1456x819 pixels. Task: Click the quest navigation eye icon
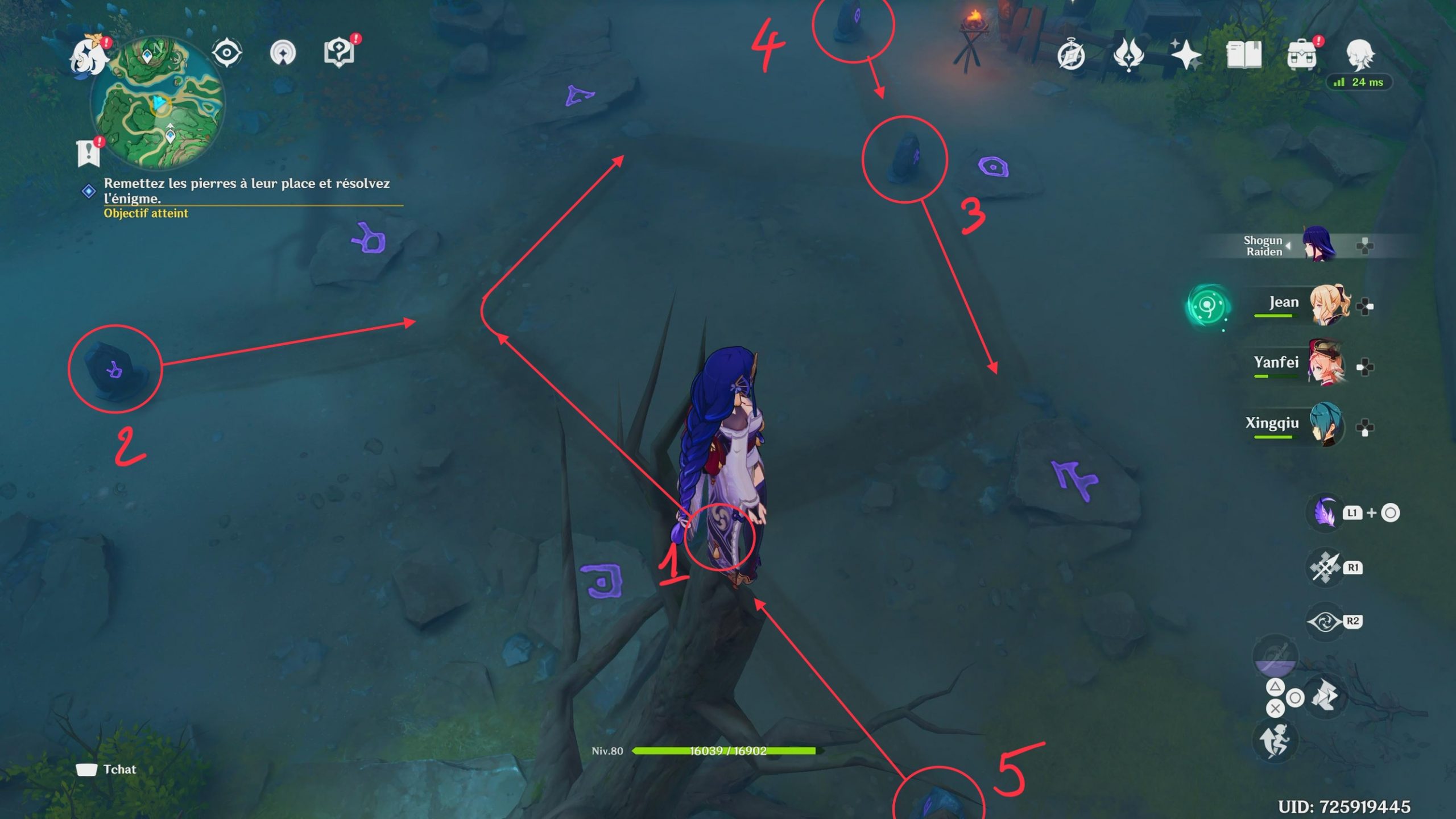pyautogui.click(x=226, y=53)
